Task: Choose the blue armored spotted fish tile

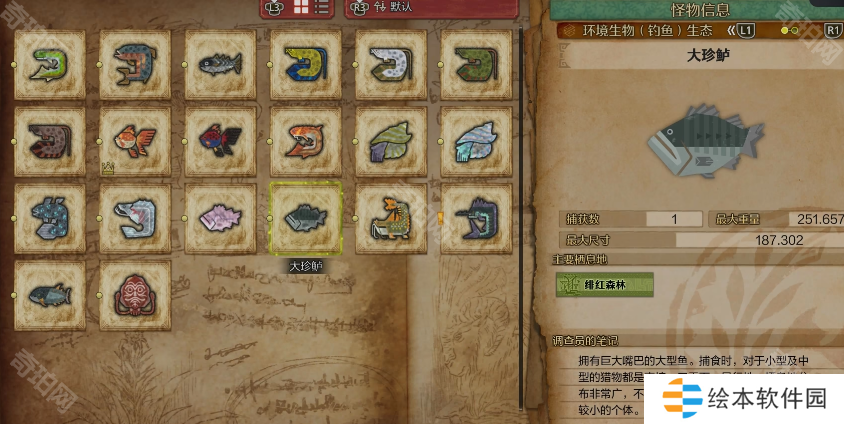Action: [x=50, y=217]
